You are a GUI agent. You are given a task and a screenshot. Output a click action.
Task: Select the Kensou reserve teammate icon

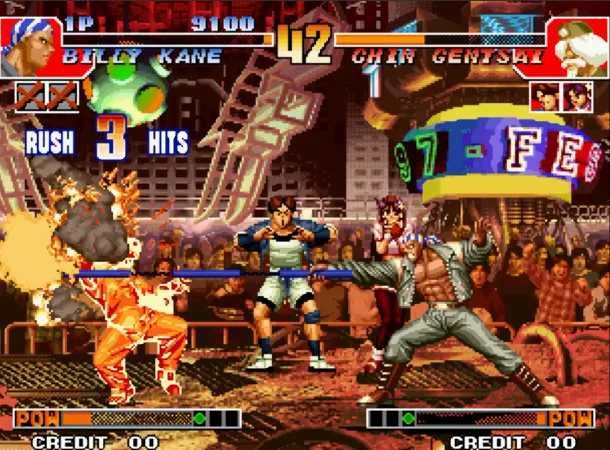(545, 96)
